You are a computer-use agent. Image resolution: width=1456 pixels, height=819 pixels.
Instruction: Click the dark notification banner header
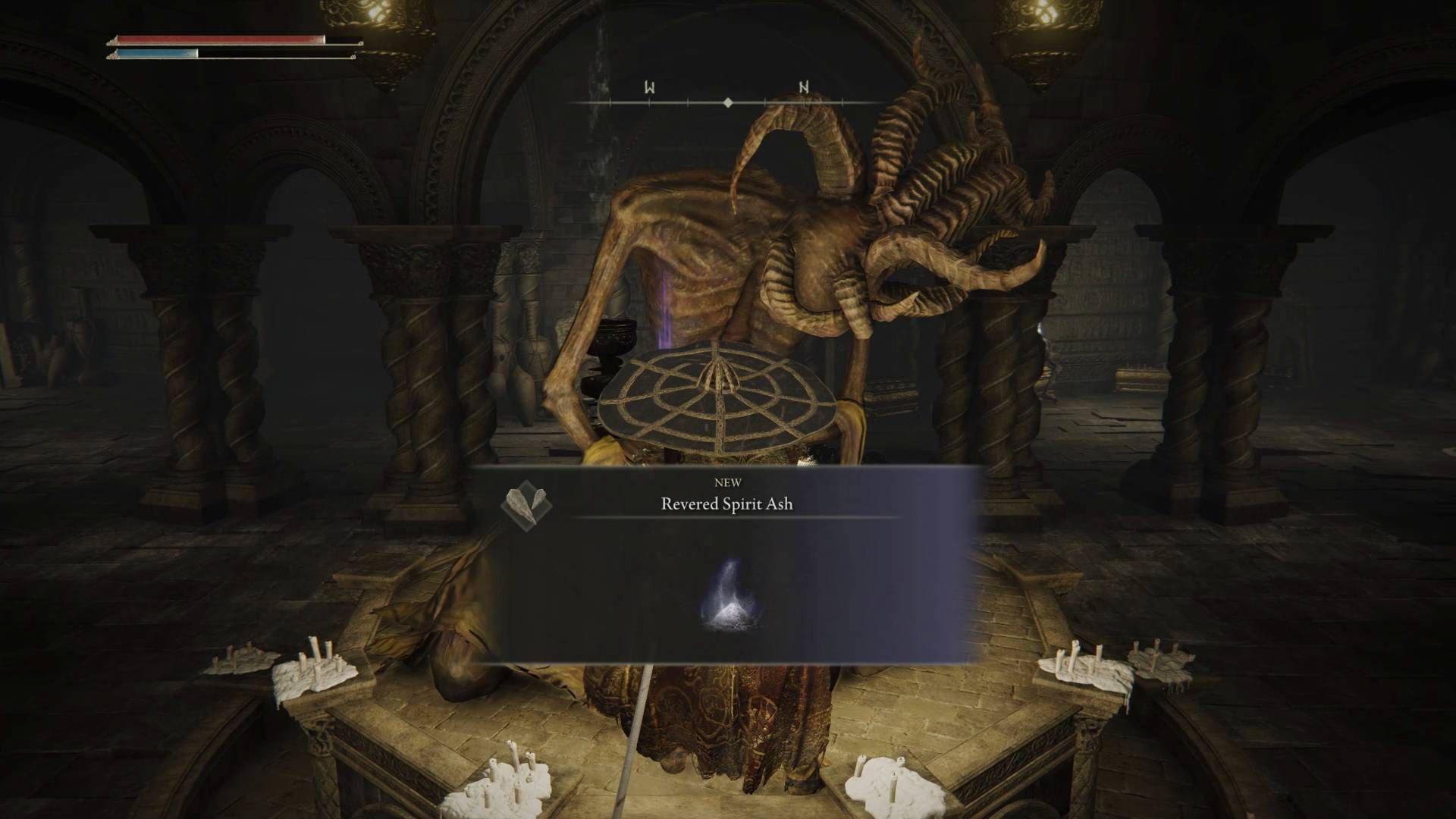pyautogui.click(x=728, y=489)
